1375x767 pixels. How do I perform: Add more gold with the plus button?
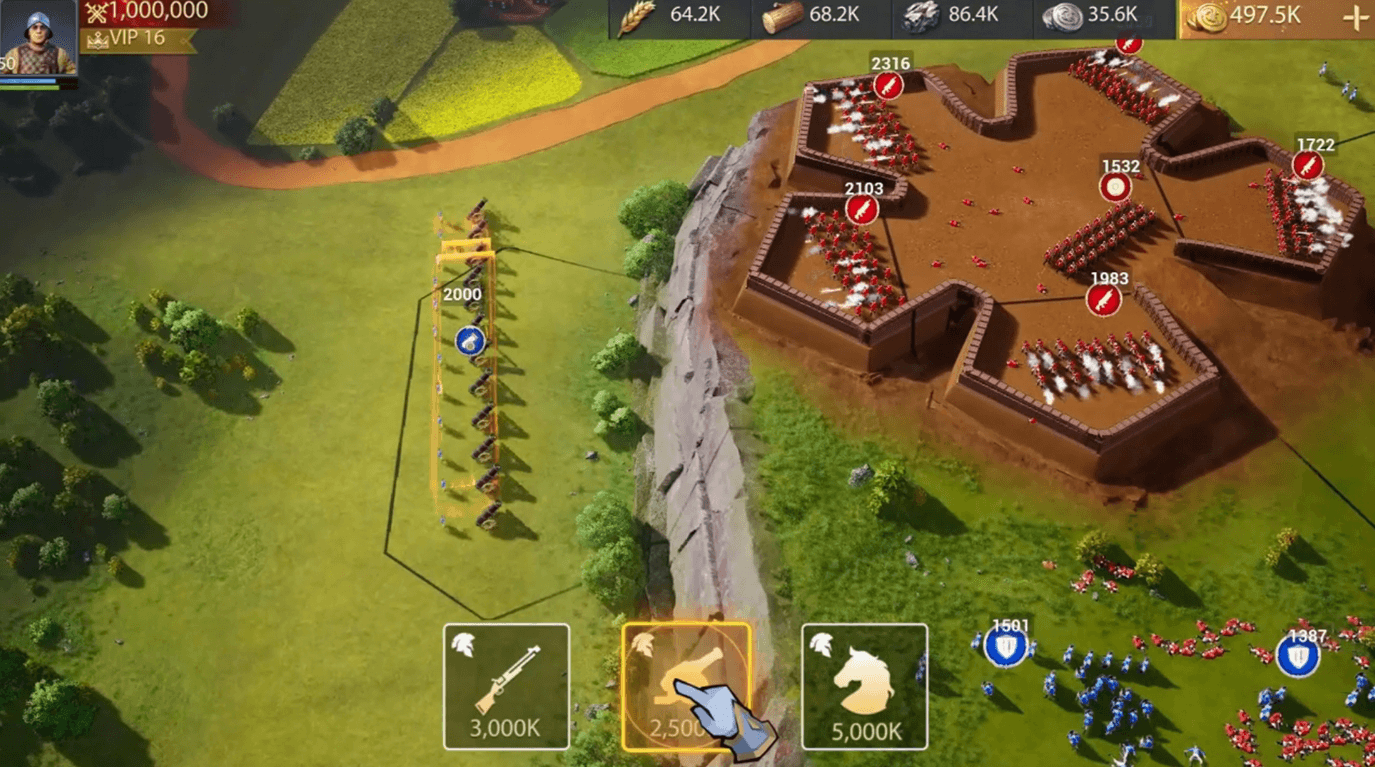(1355, 17)
